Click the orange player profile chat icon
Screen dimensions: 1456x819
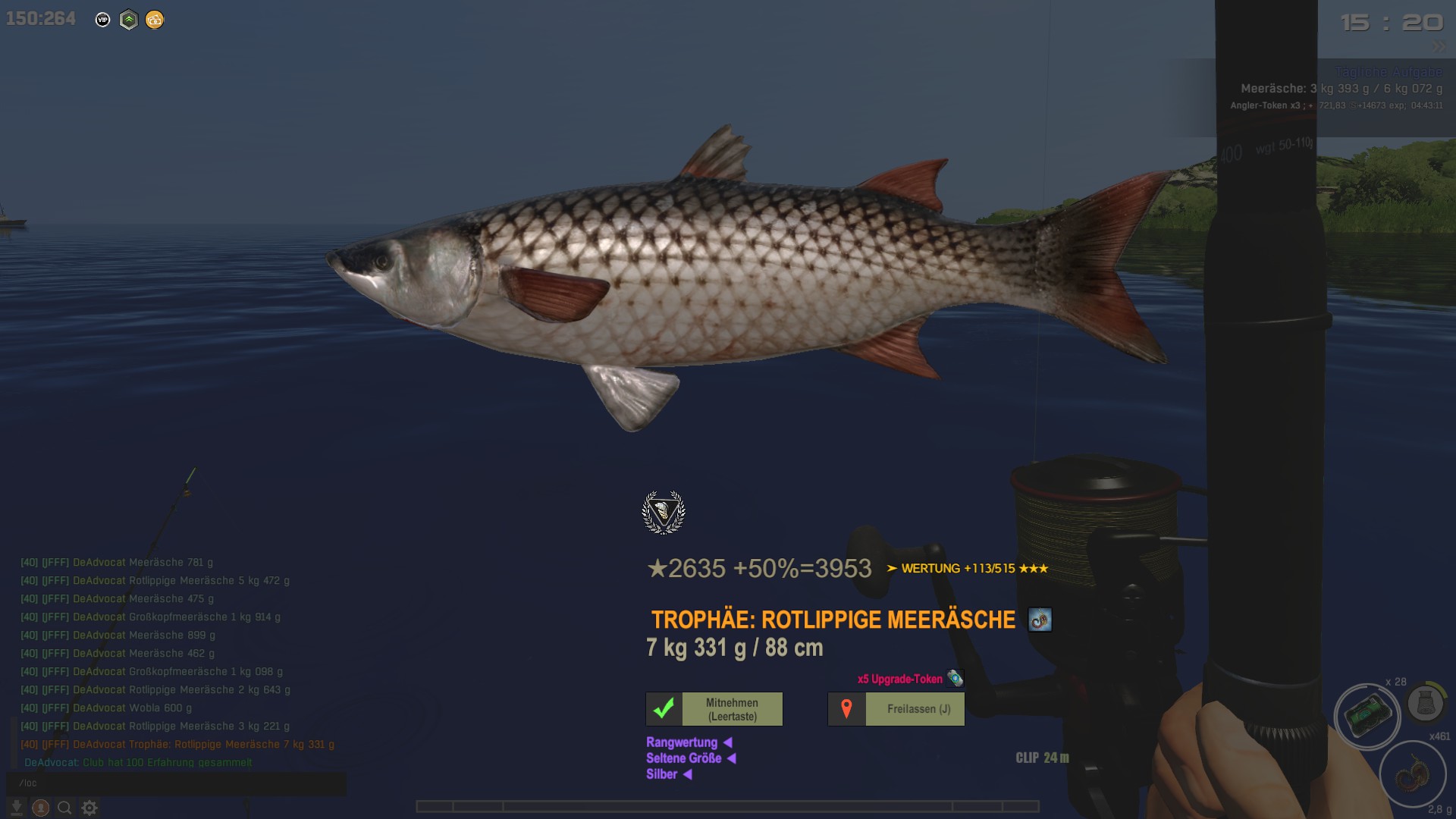point(41,808)
